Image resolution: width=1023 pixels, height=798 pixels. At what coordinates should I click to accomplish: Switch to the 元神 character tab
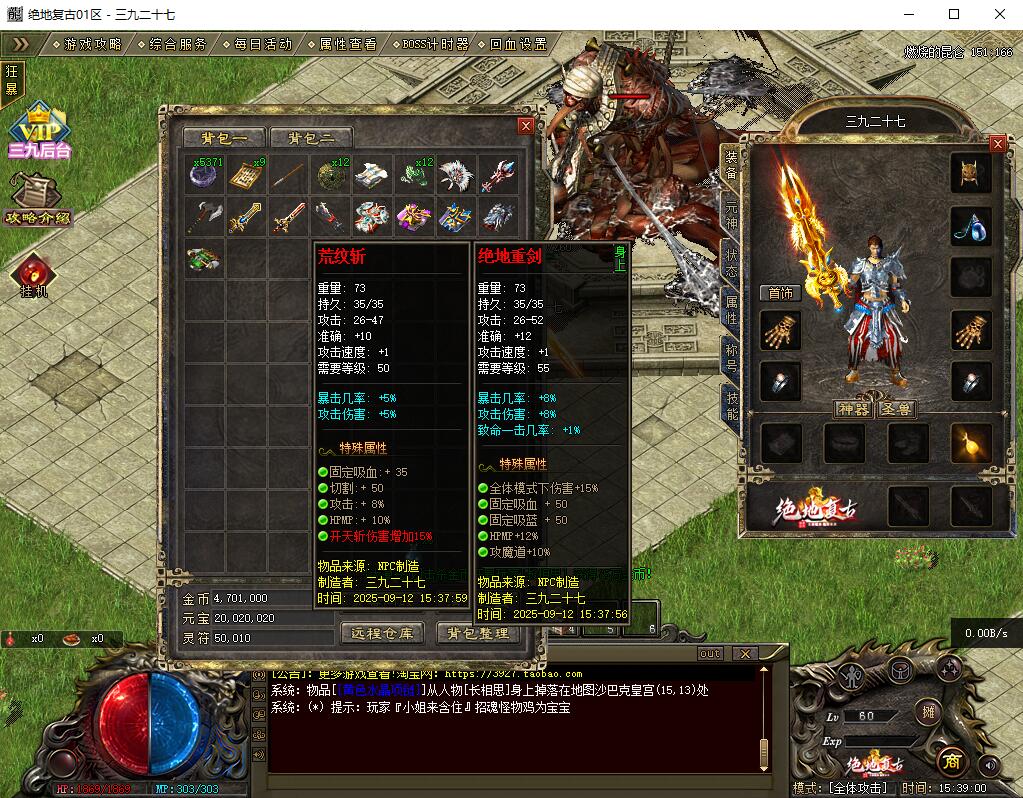pyautogui.click(x=731, y=215)
